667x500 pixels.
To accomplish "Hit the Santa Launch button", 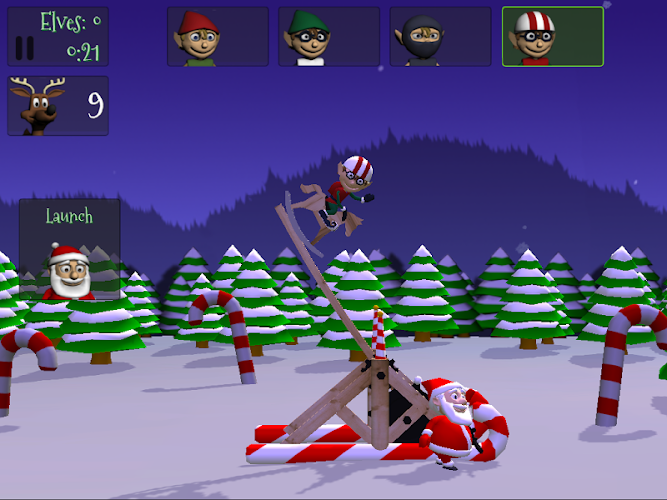I will 69,250.
